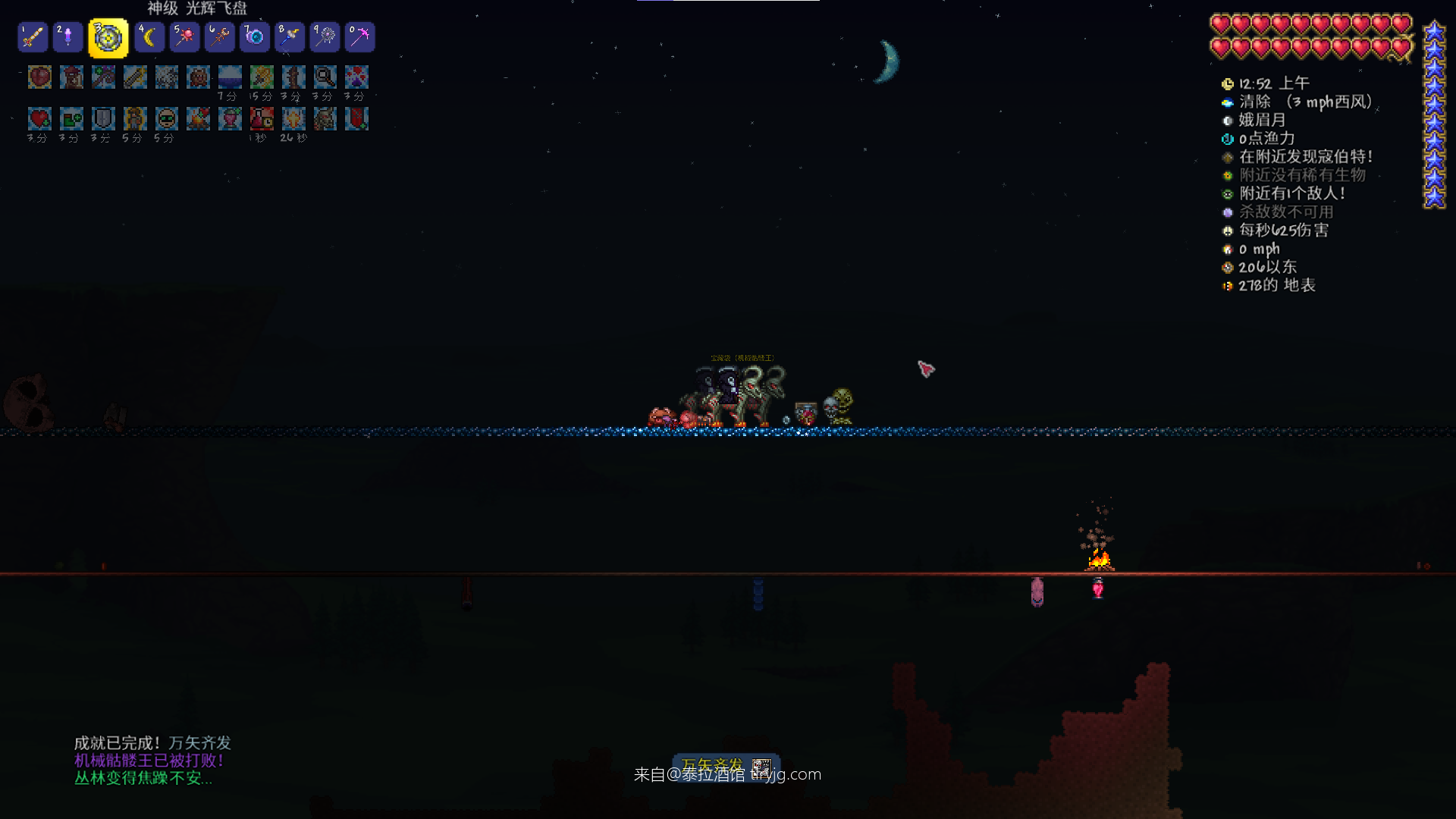Click the spider web buff icon
Screen dimensions: 1456x819
point(167,77)
